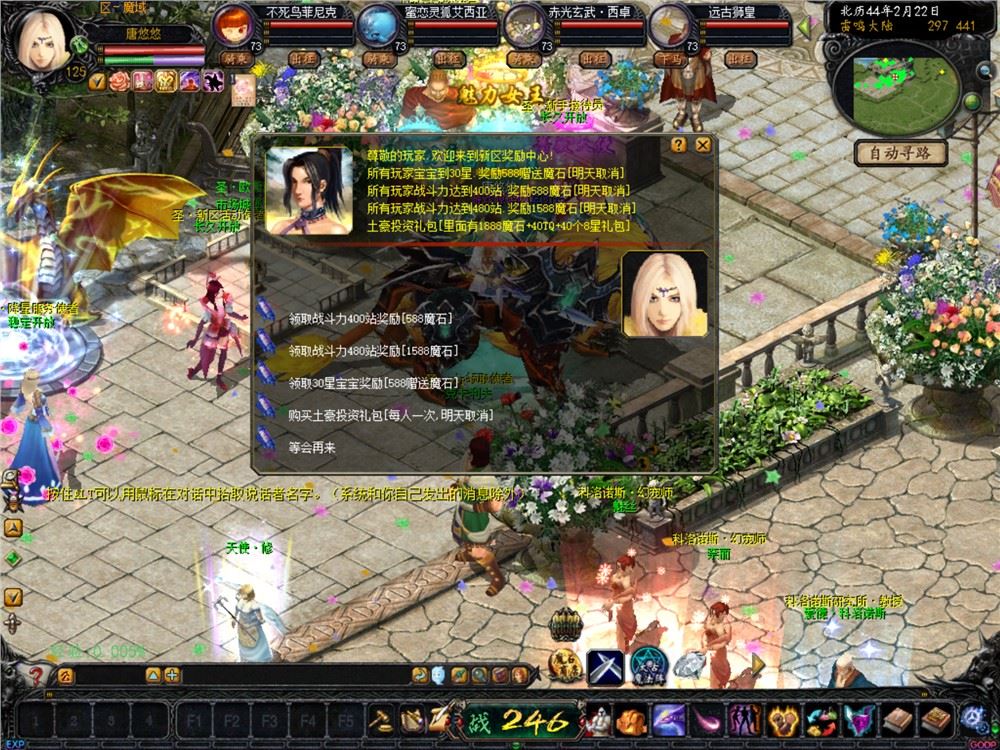Open the gear settings icon

click(972, 719)
